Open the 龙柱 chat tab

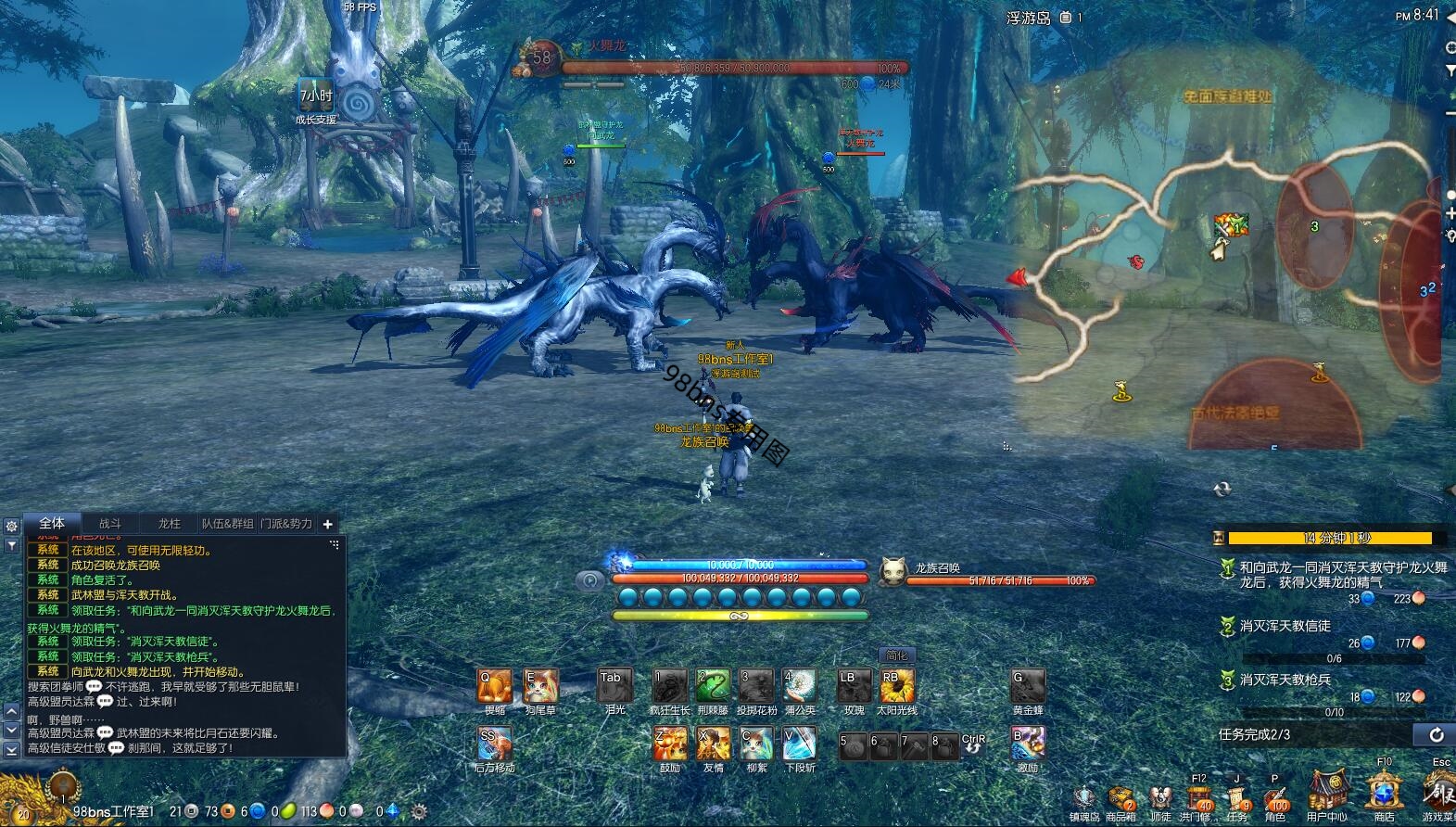point(169,524)
